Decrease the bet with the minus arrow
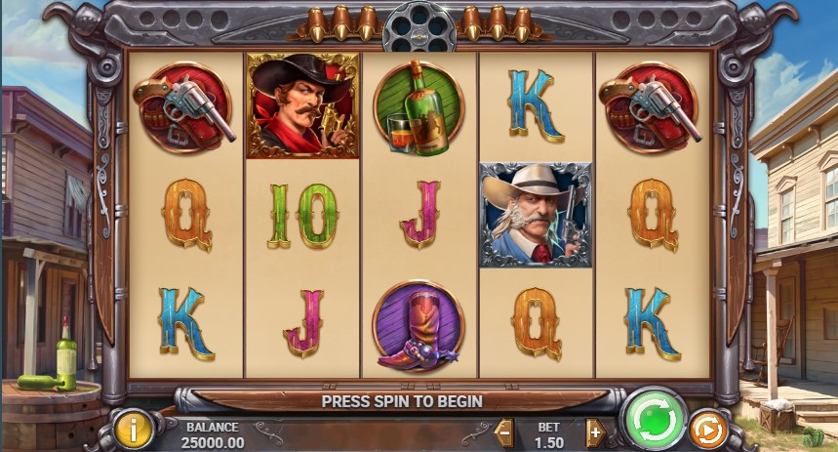The image size is (838, 452). point(504,433)
